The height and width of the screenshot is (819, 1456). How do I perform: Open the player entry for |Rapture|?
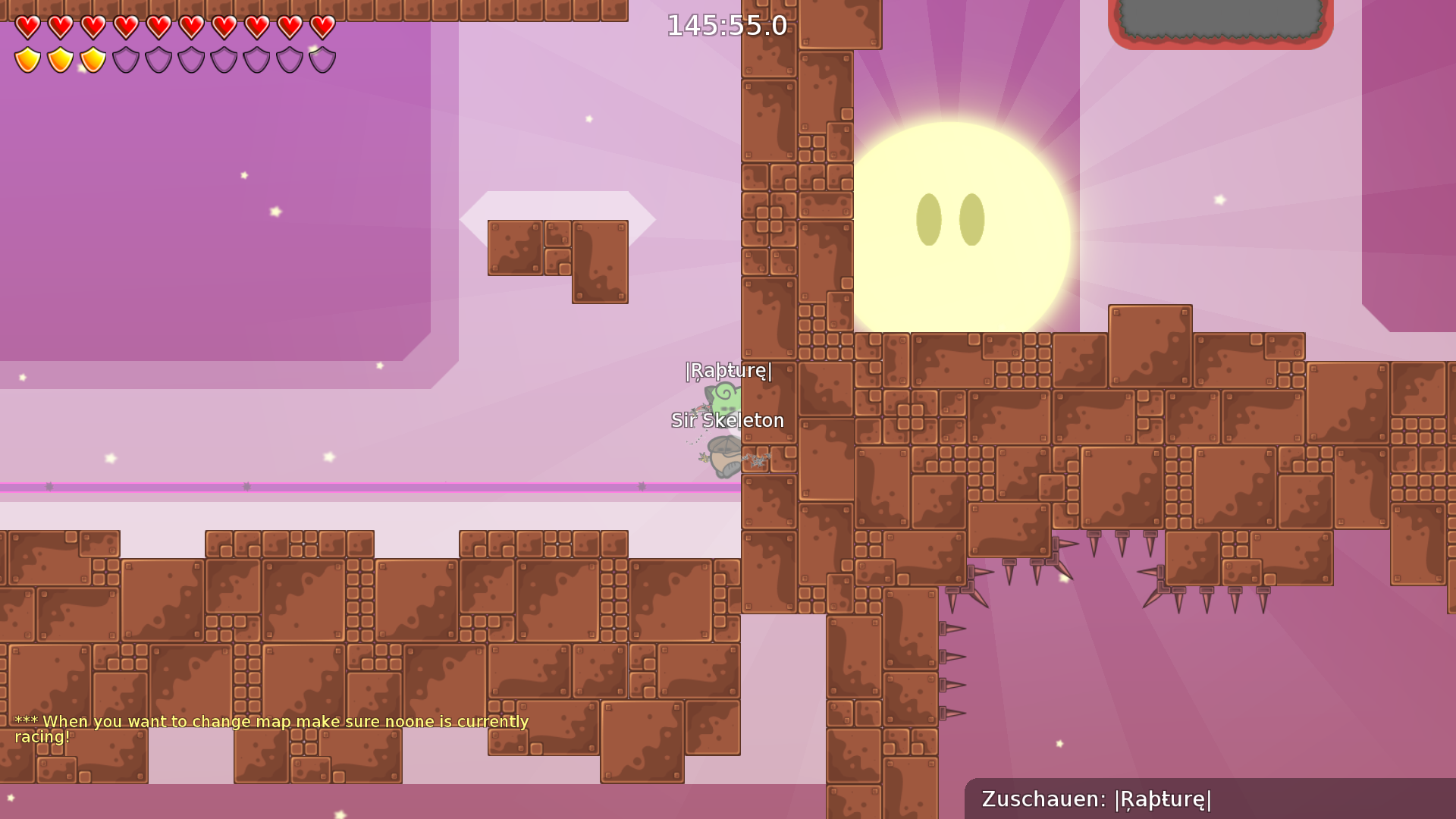click(x=727, y=372)
